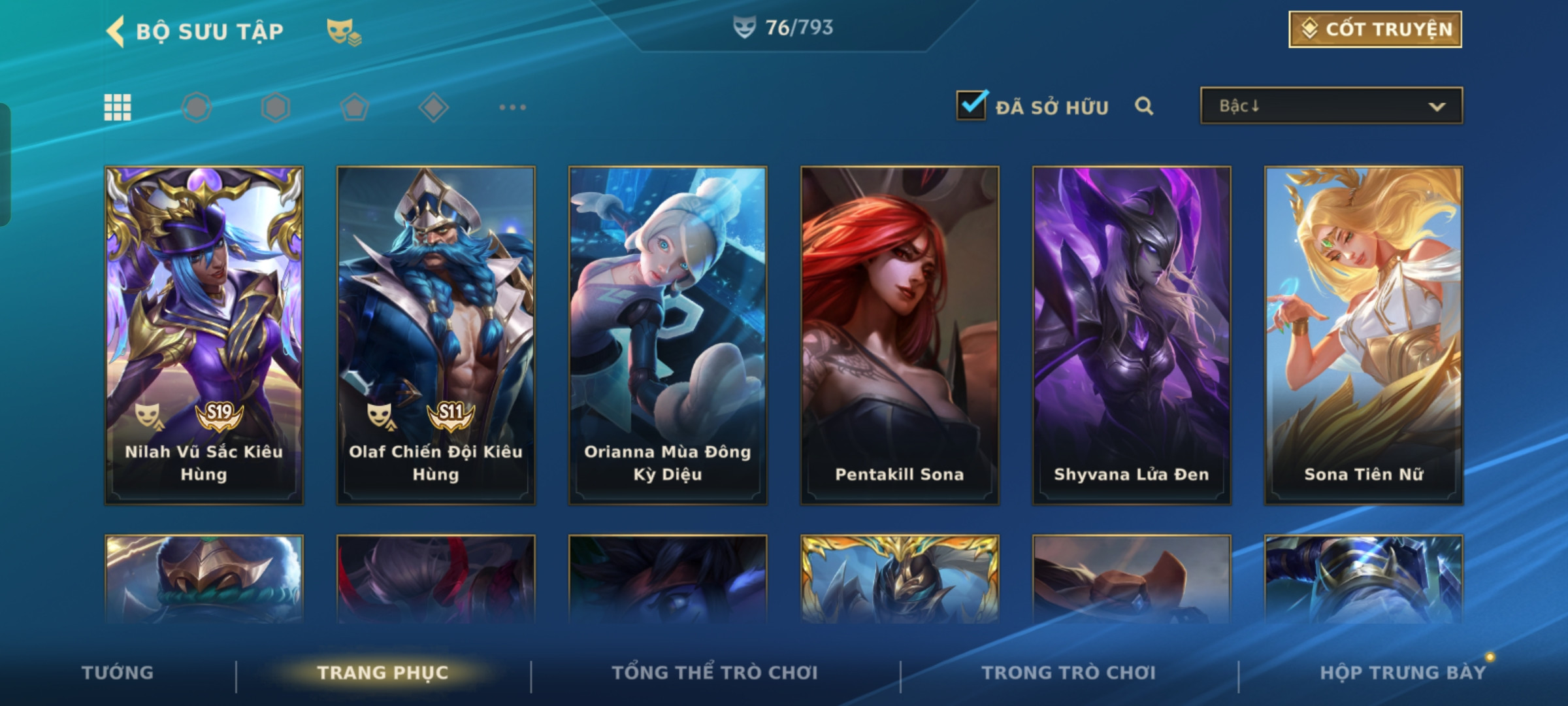Open the Tổng Thể Trò Chơi tab
Image resolution: width=1568 pixels, height=706 pixels.
pyautogui.click(x=715, y=673)
